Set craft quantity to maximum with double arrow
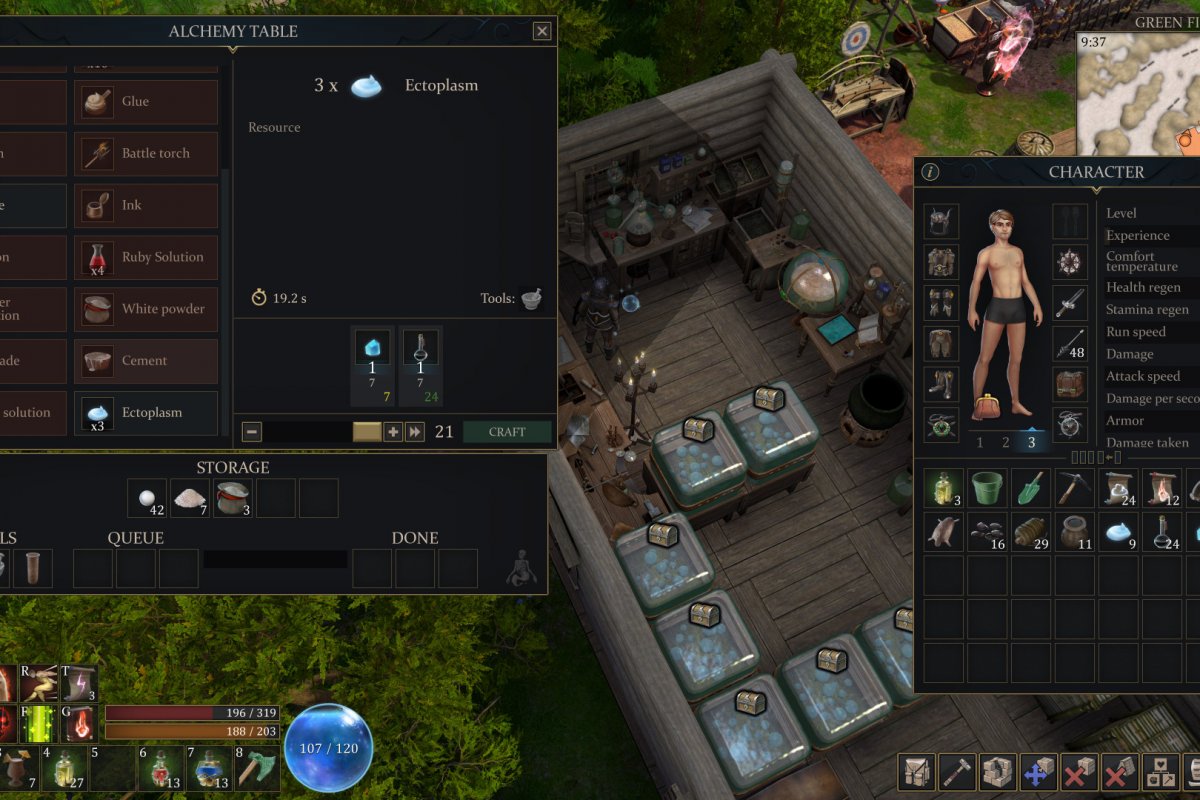Image resolution: width=1200 pixels, height=800 pixels. (x=415, y=432)
